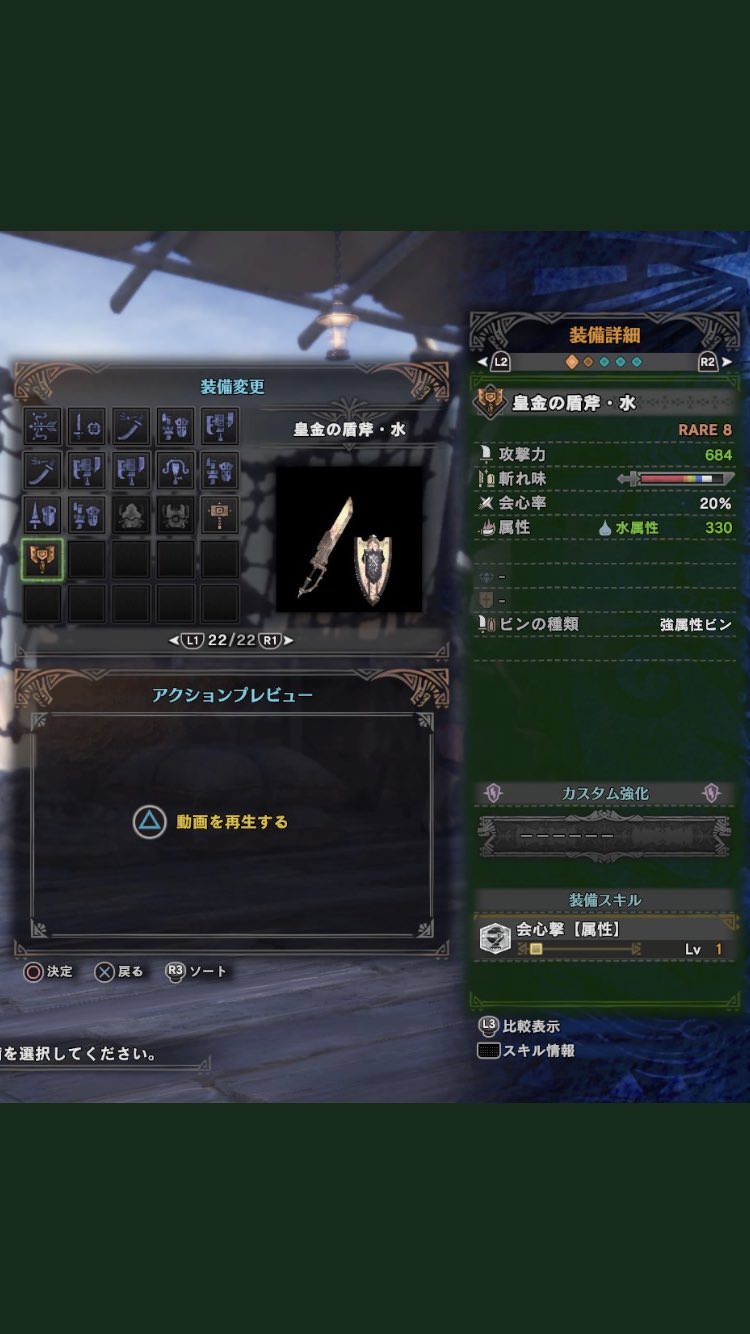The width and height of the screenshot is (750, 1334).
Task: Pick the sword and round shield slot
Action: coord(87,427)
